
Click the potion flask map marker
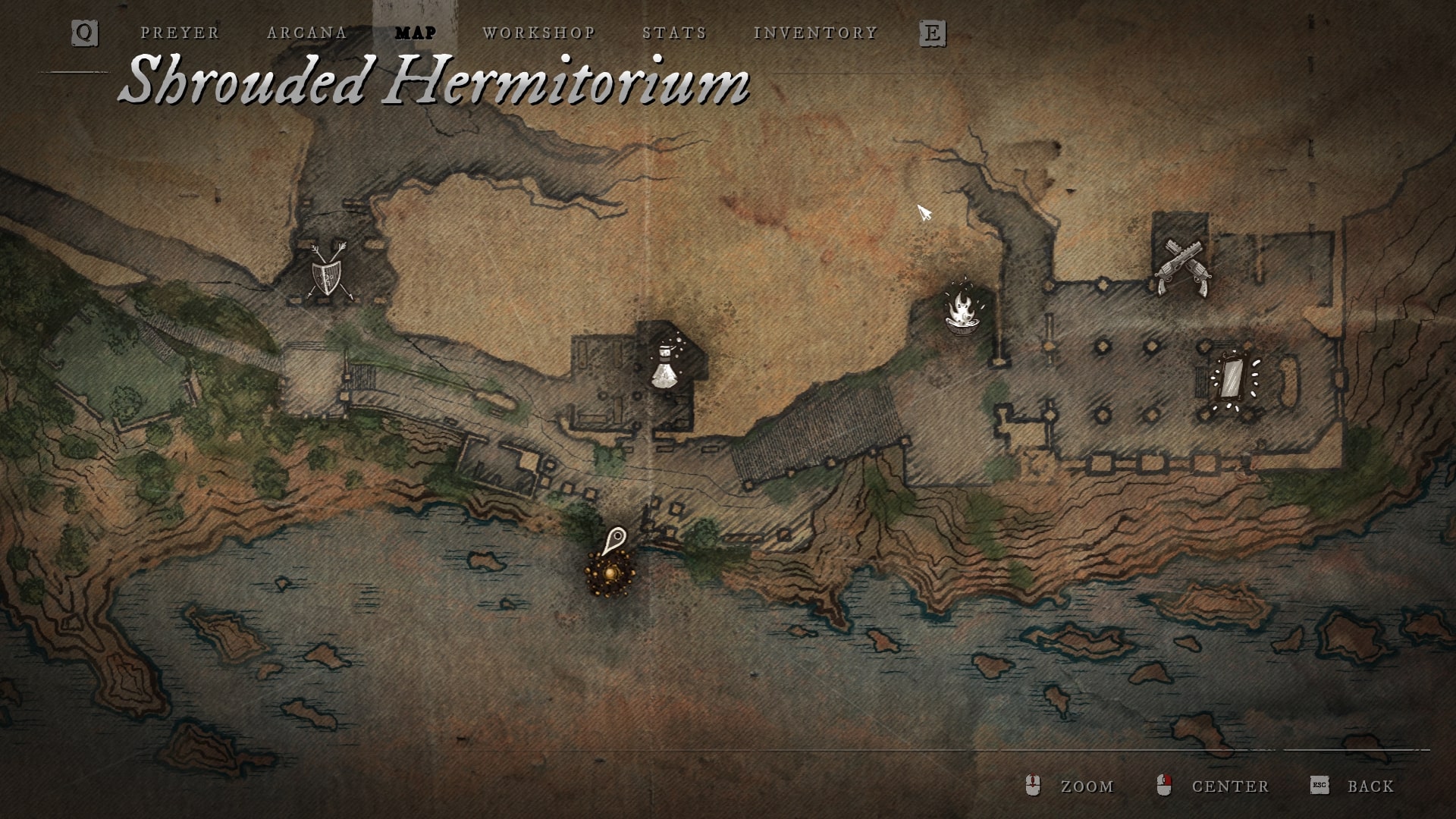[667, 366]
